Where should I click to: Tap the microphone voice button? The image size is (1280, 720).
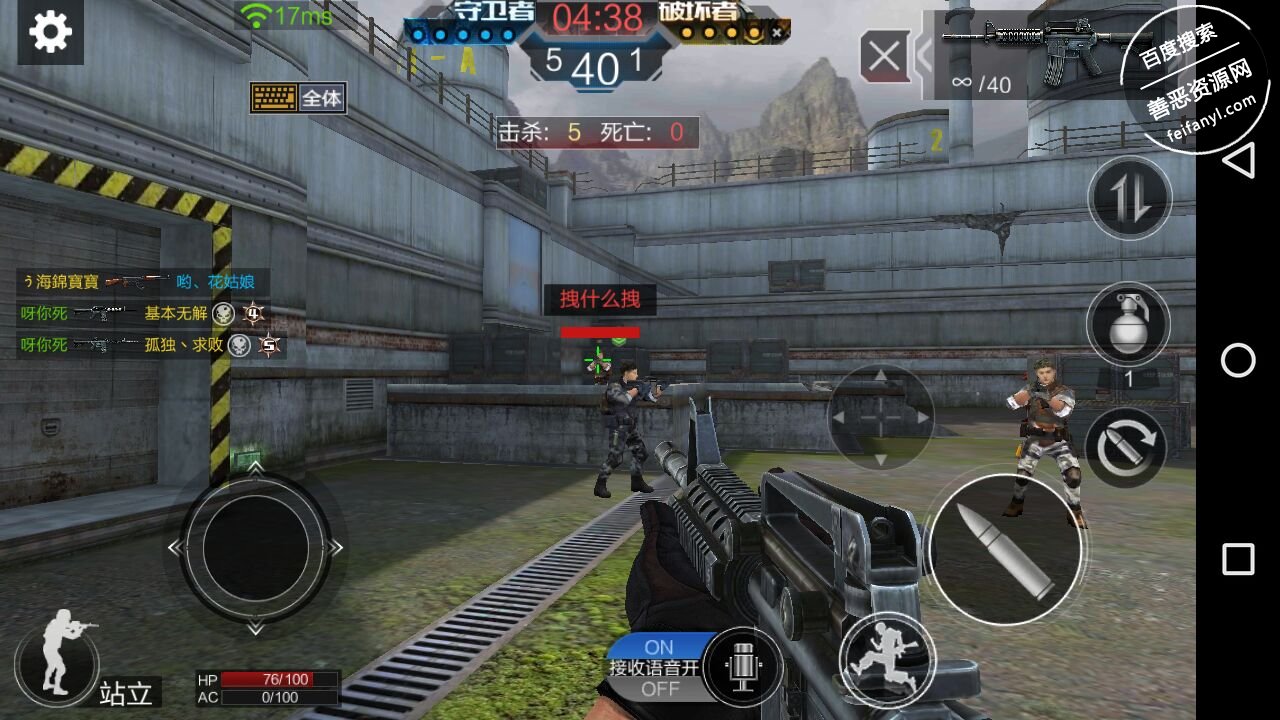741,666
